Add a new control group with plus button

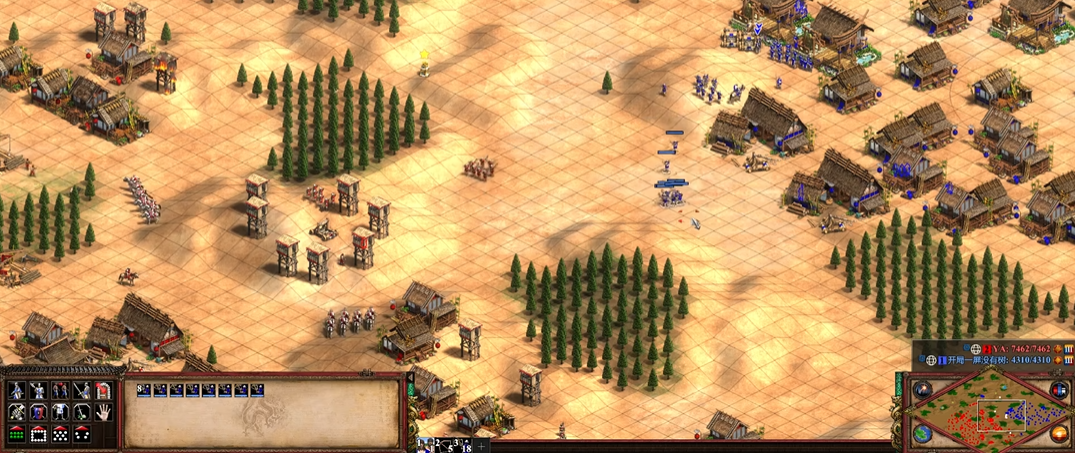tap(481, 446)
